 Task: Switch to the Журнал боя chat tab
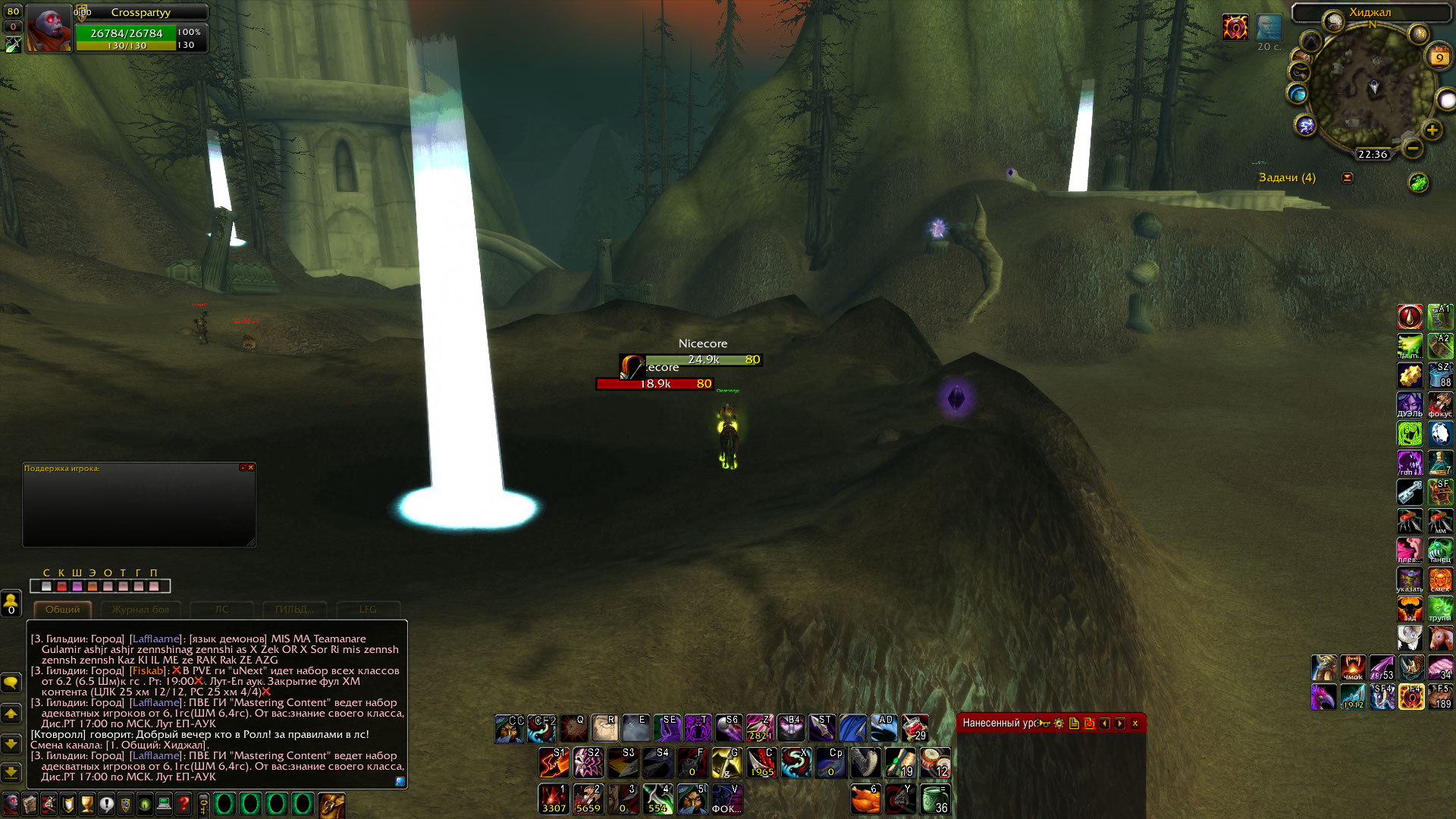tap(140, 609)
